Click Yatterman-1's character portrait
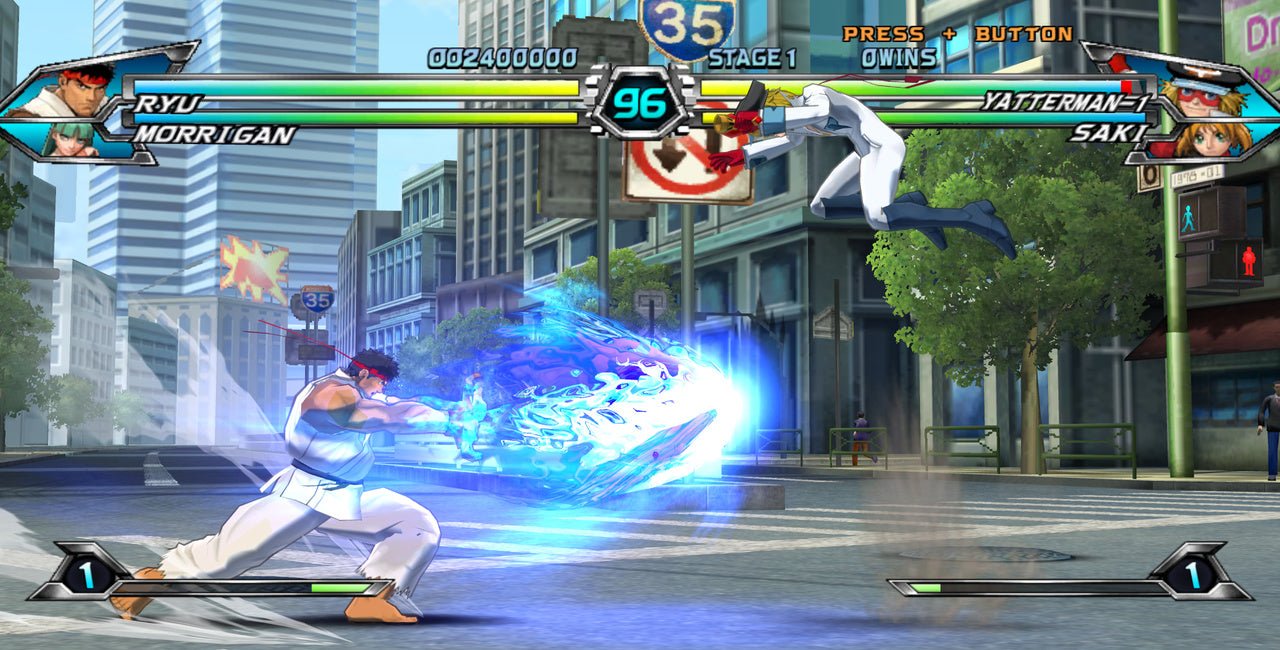 pyautogui.click(x=1197, y=90)
